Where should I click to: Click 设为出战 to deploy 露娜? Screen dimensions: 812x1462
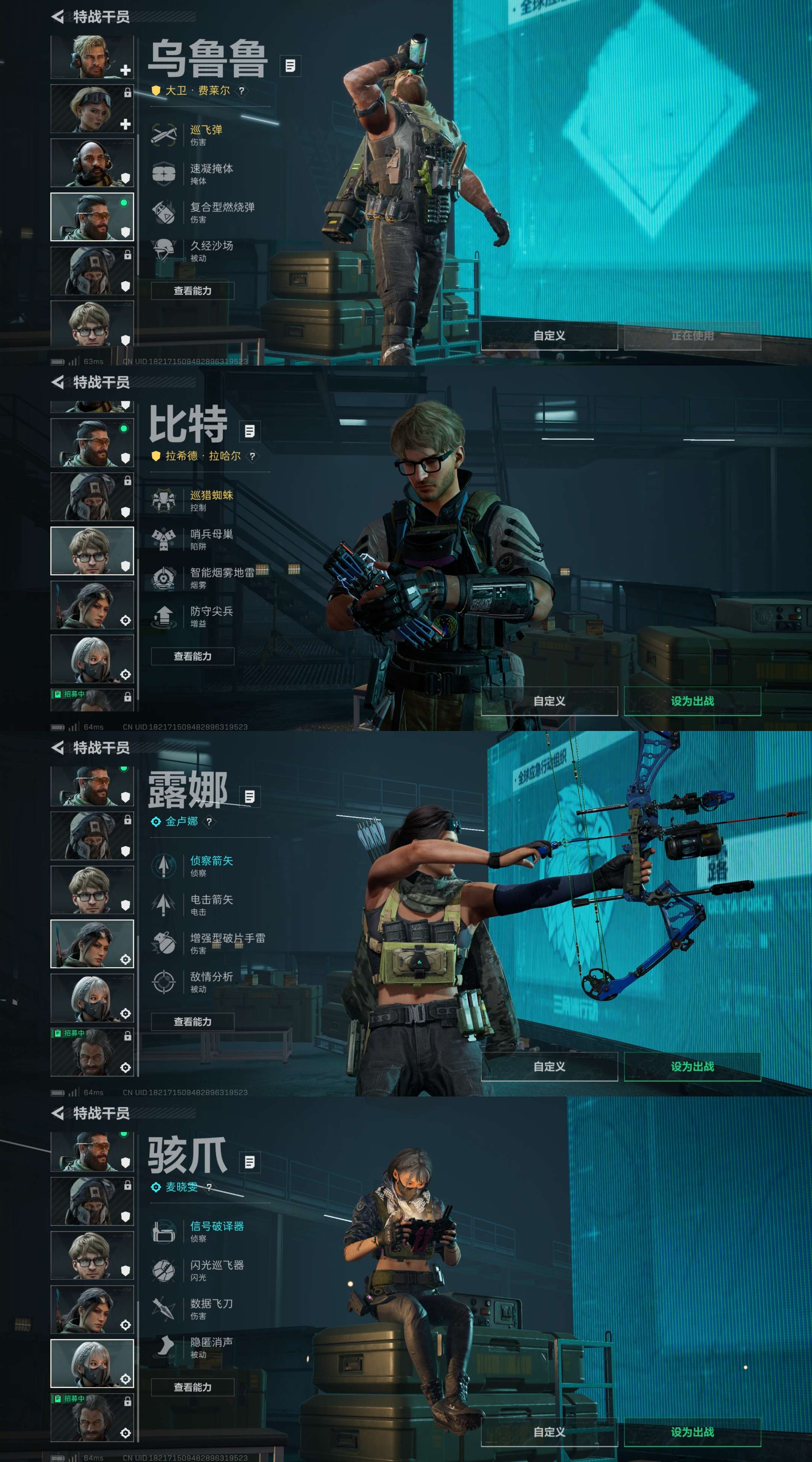(x=694, y=1067)
